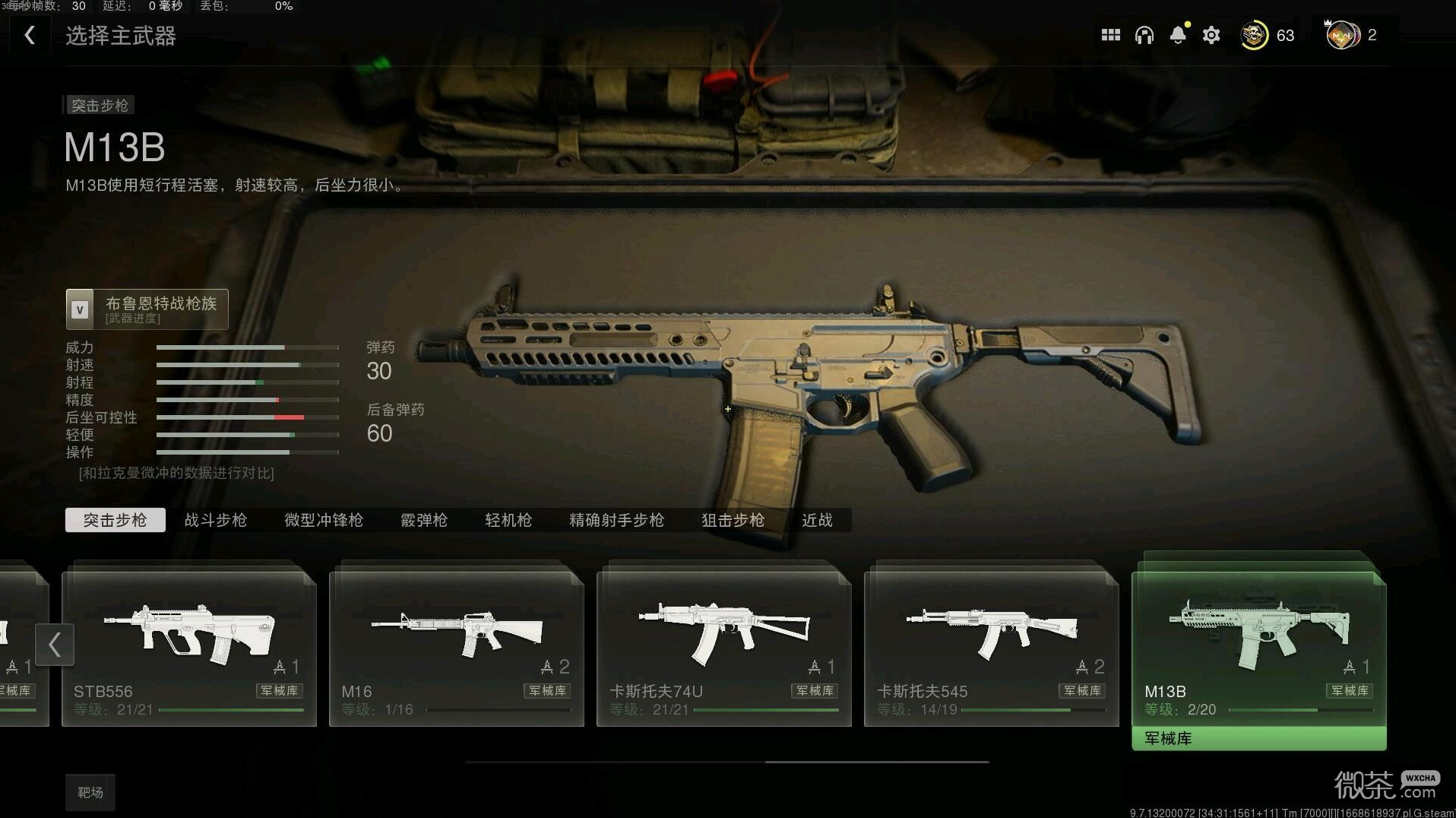Viewport: 1456px width, 818px height.
Task: Show previous weapons with the left arrow
Action: coord(55,645)
